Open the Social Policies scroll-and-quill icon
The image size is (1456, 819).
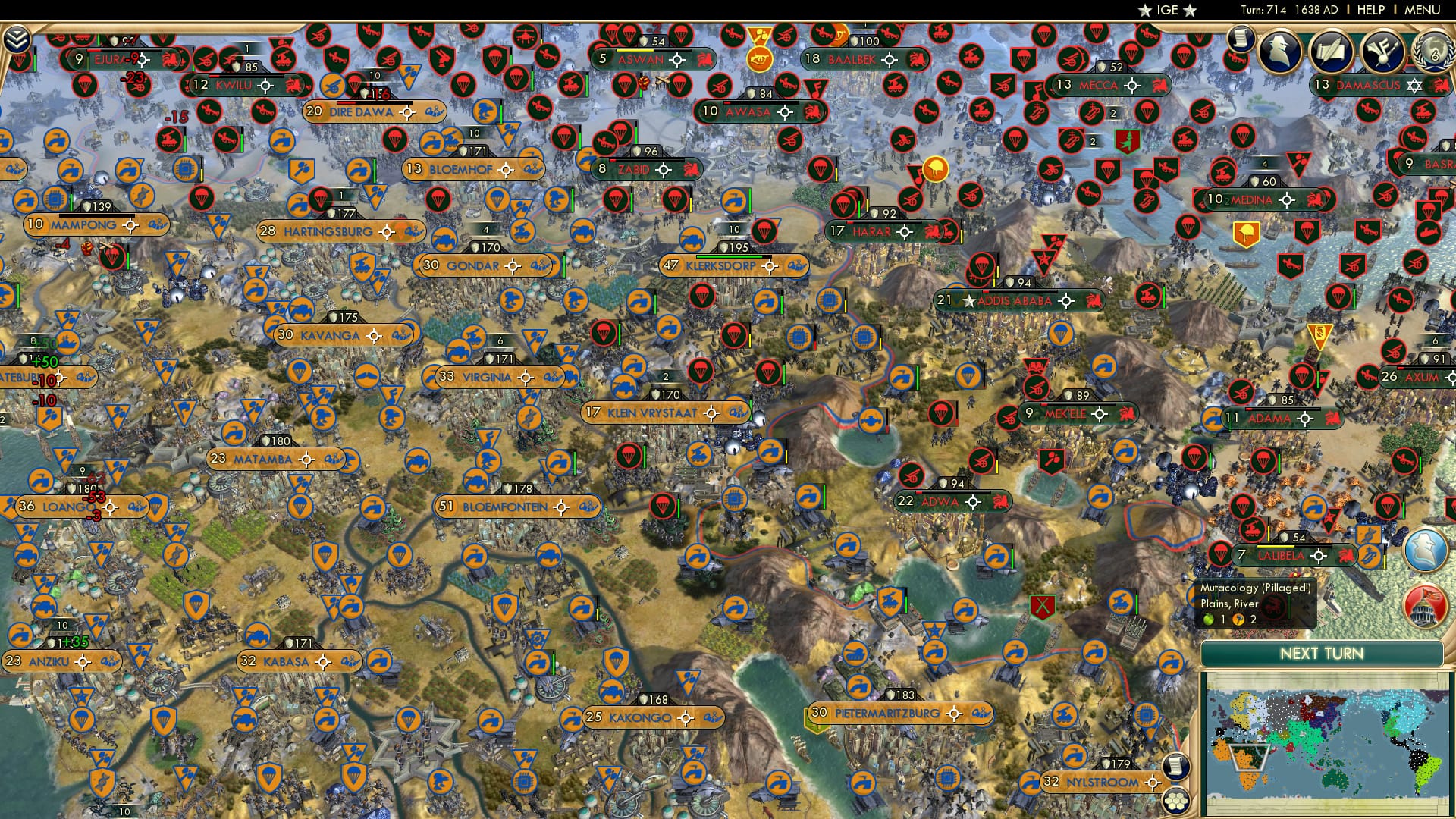pos(1332,50)
